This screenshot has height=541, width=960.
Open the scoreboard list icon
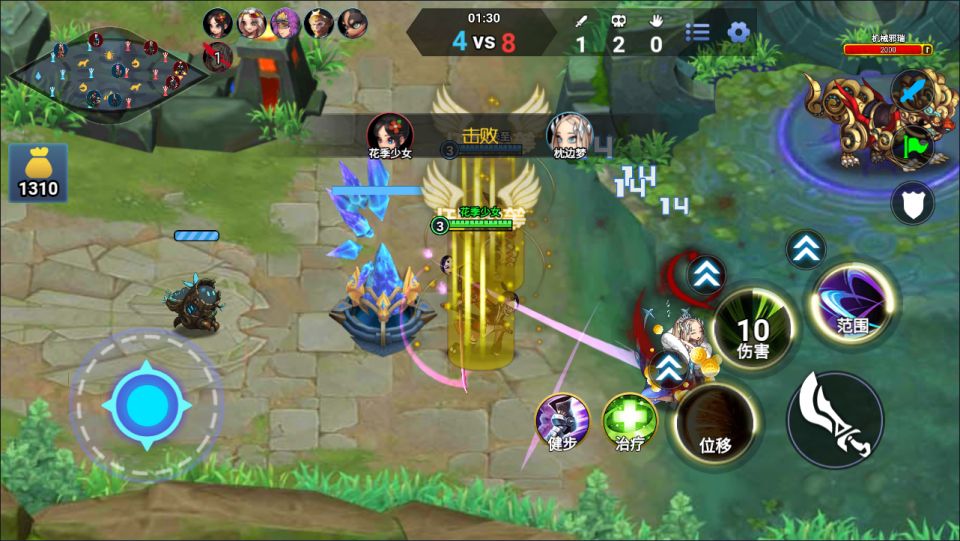(x=697, y=32)
